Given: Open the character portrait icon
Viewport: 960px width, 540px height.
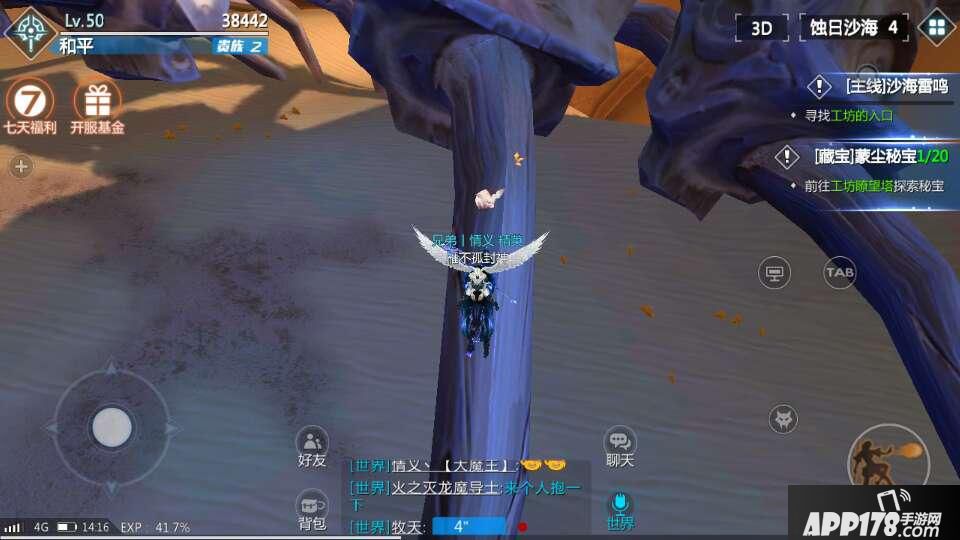Looking at the screenshot, I should click(x=30, y=31).
